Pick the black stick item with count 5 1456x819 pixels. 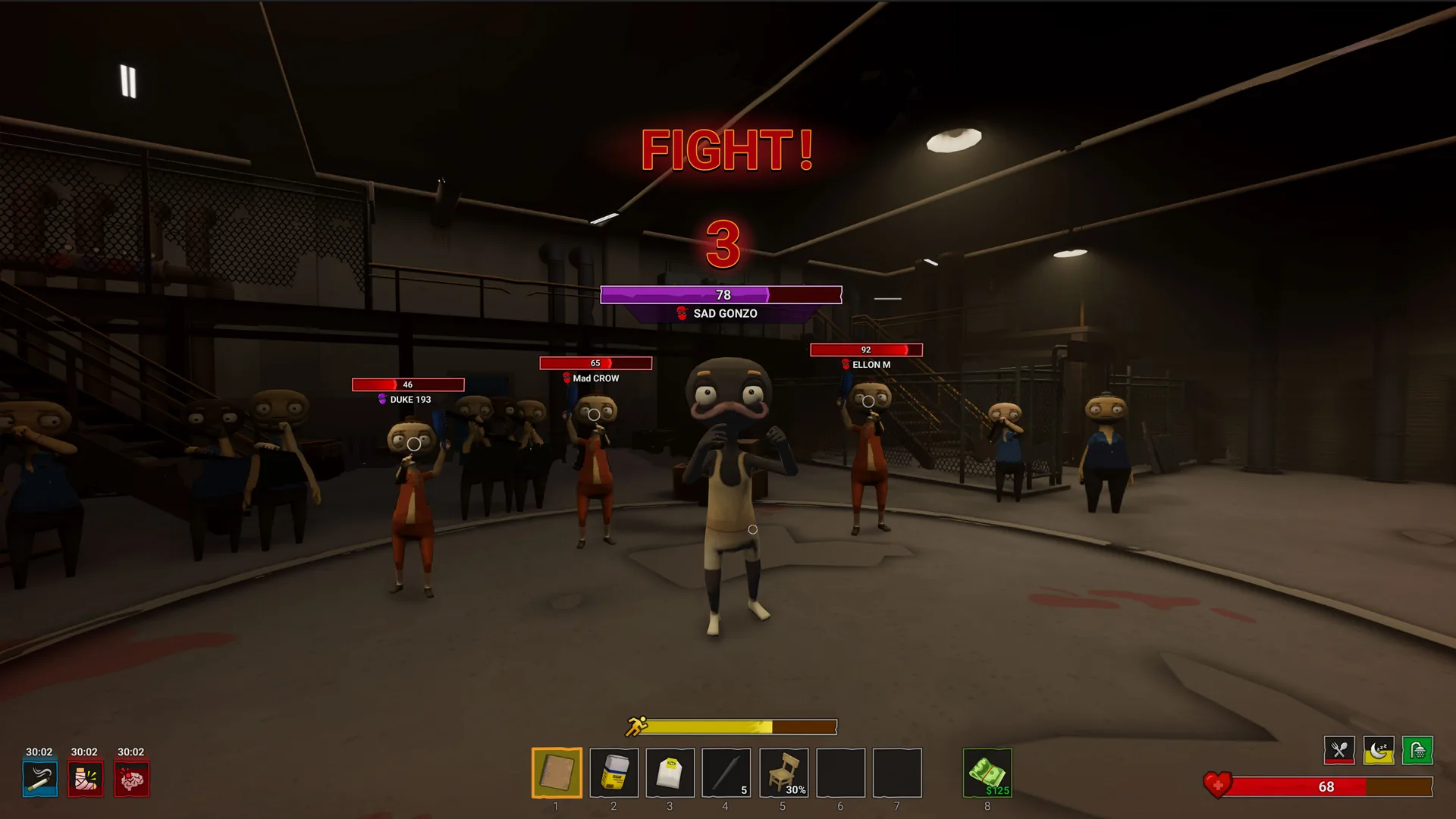click(x=726, y=773)
